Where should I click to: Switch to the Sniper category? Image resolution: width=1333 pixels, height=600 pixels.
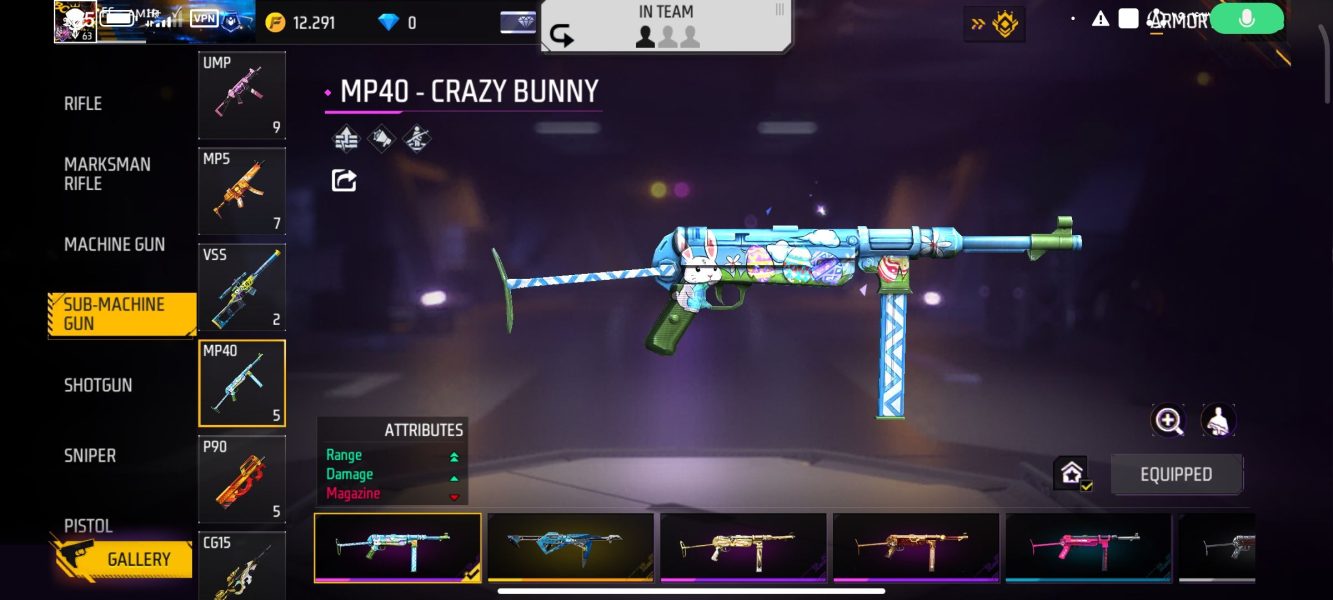pos(90,456)
